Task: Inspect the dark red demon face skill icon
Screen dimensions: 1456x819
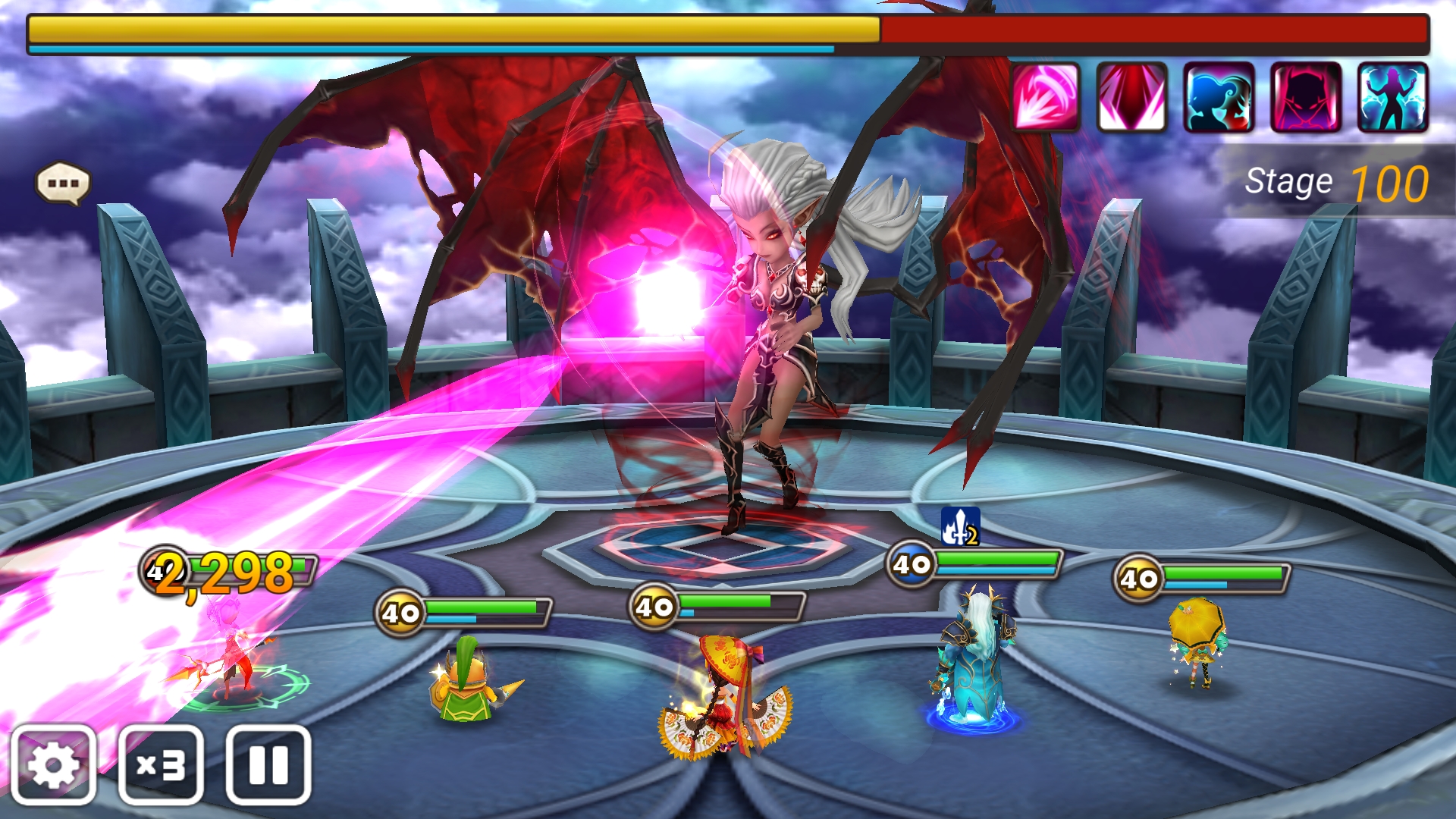Action: click(x=1306, y=97)
